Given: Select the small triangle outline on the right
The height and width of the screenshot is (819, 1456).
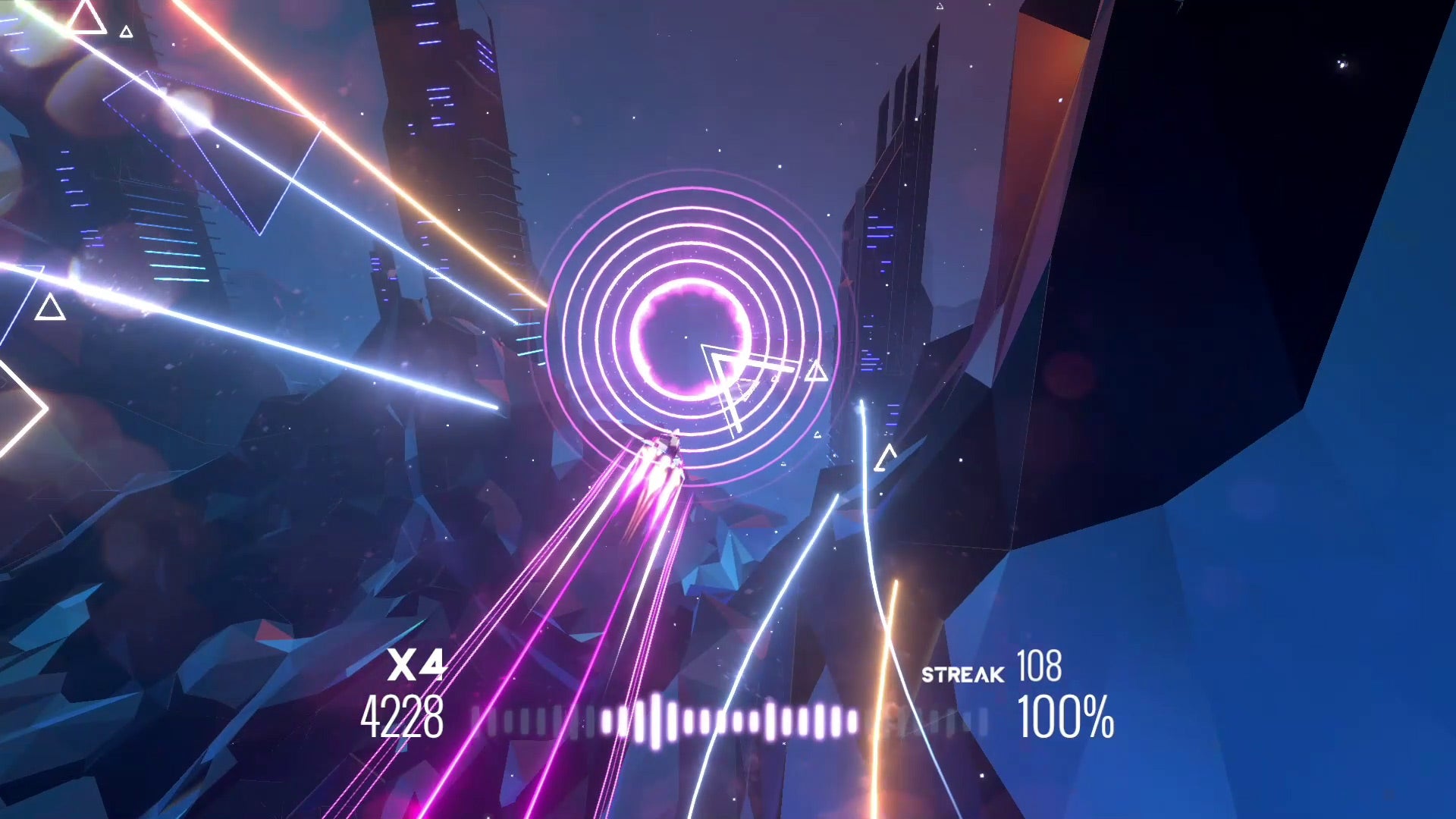Looking at the screenshot, I should pos(885,455).
